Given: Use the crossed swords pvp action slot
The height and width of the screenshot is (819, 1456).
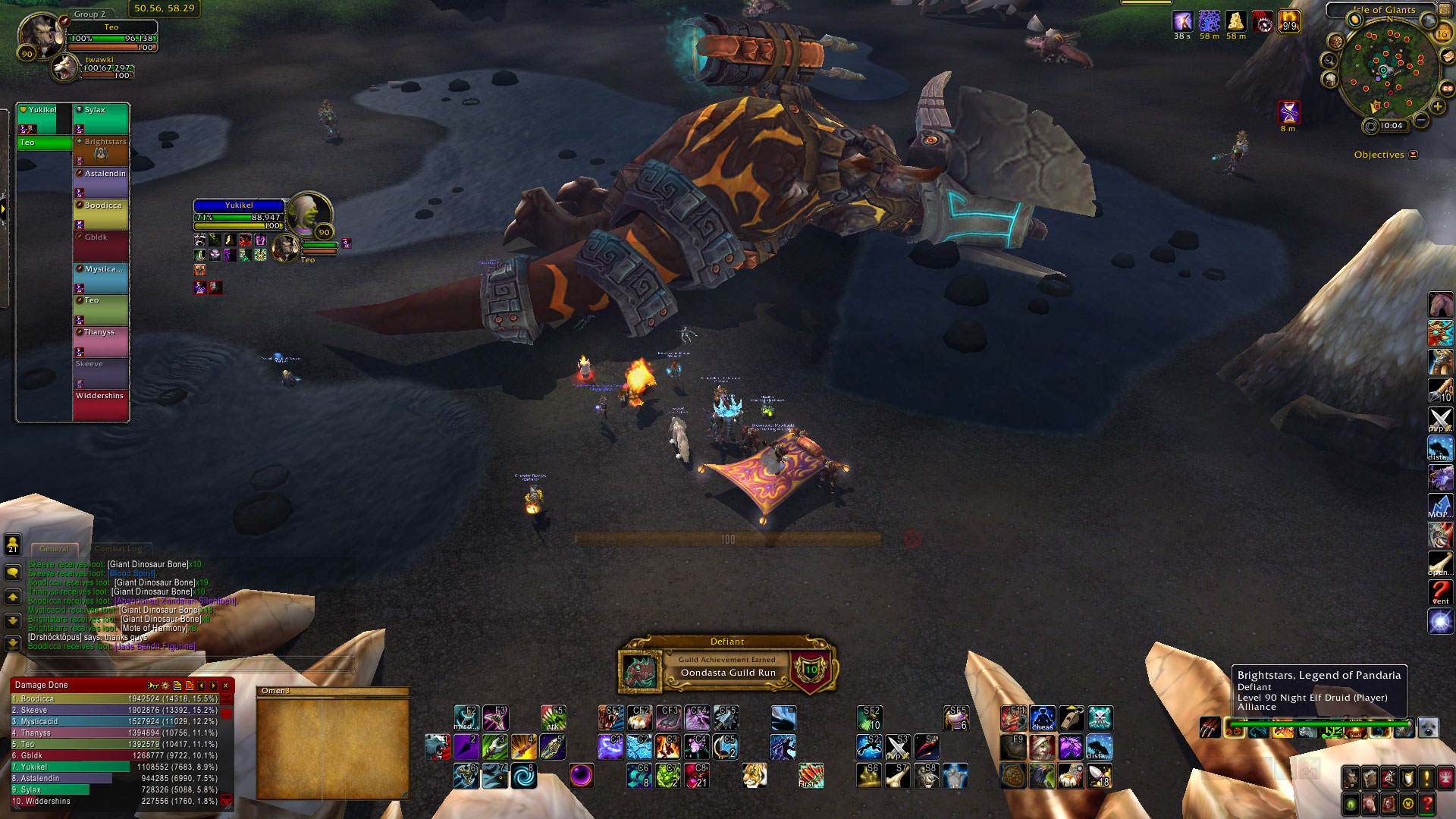Looking at the screenshot, I should (1439, 419).
